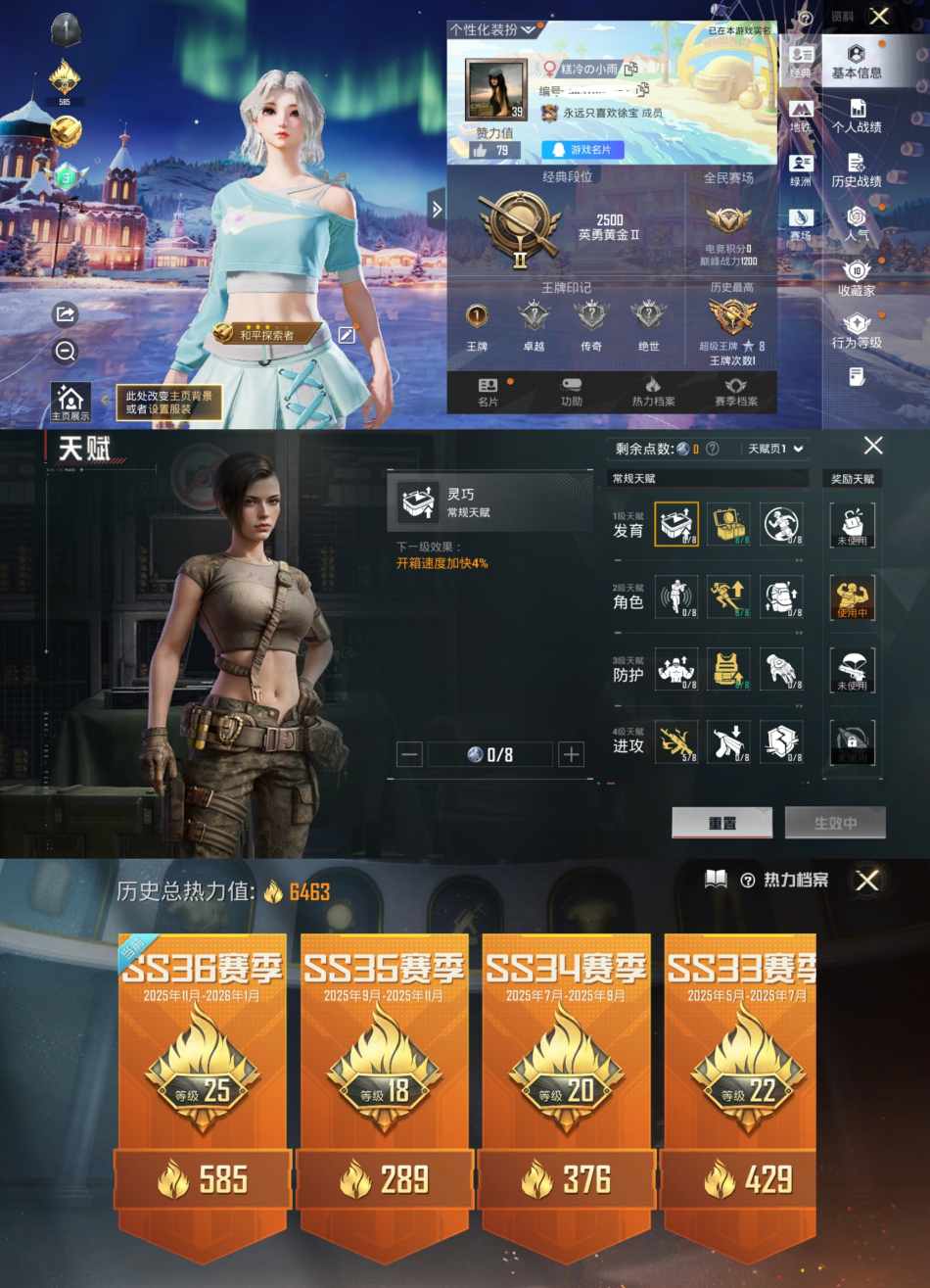Close the 热力档案 heat archive screen
This screenshot has height=1288, width=930.
point(866,880)
